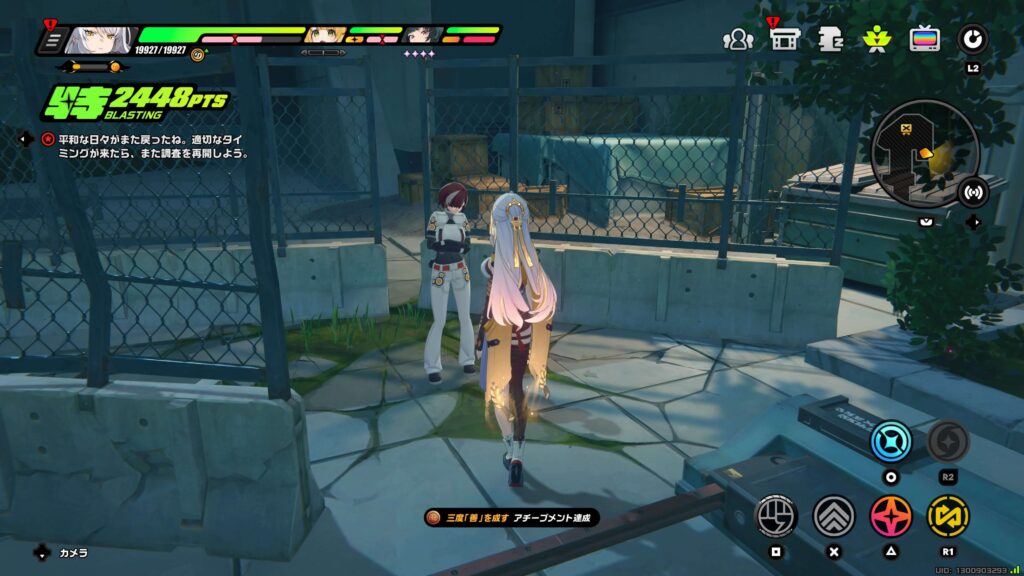1024x576 pixels.
Task: Tap the yellow character switch button
Action: coord(948,516)
